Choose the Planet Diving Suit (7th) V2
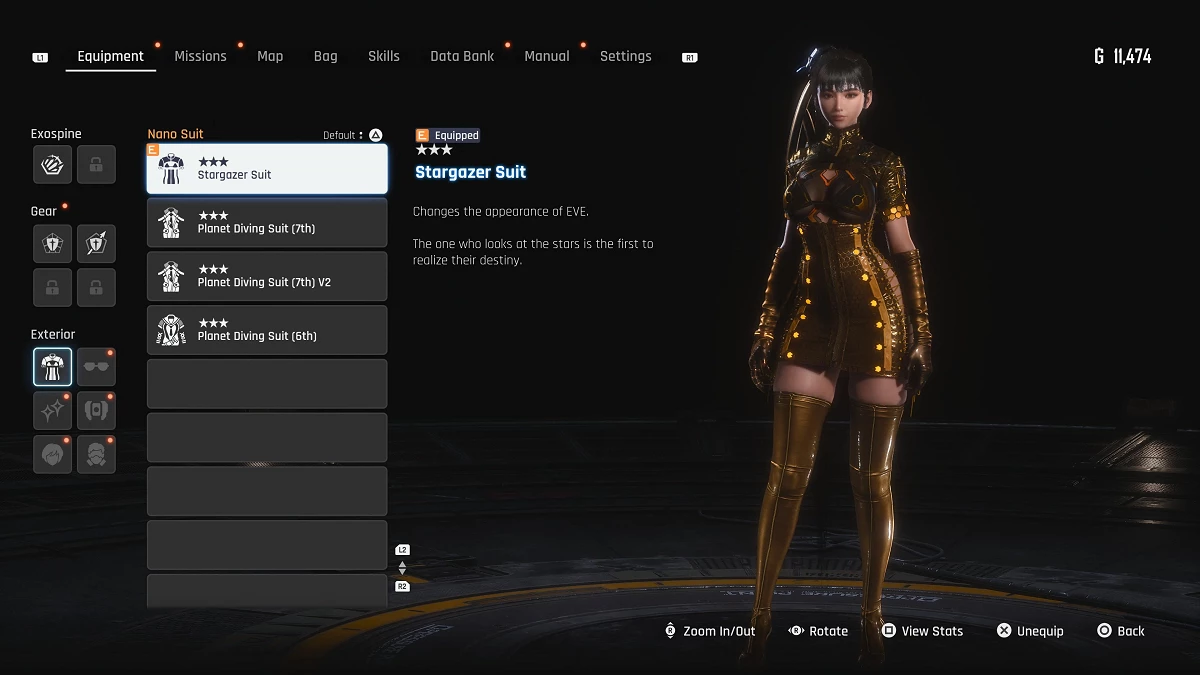1200x675 pixels. point(267,277)
